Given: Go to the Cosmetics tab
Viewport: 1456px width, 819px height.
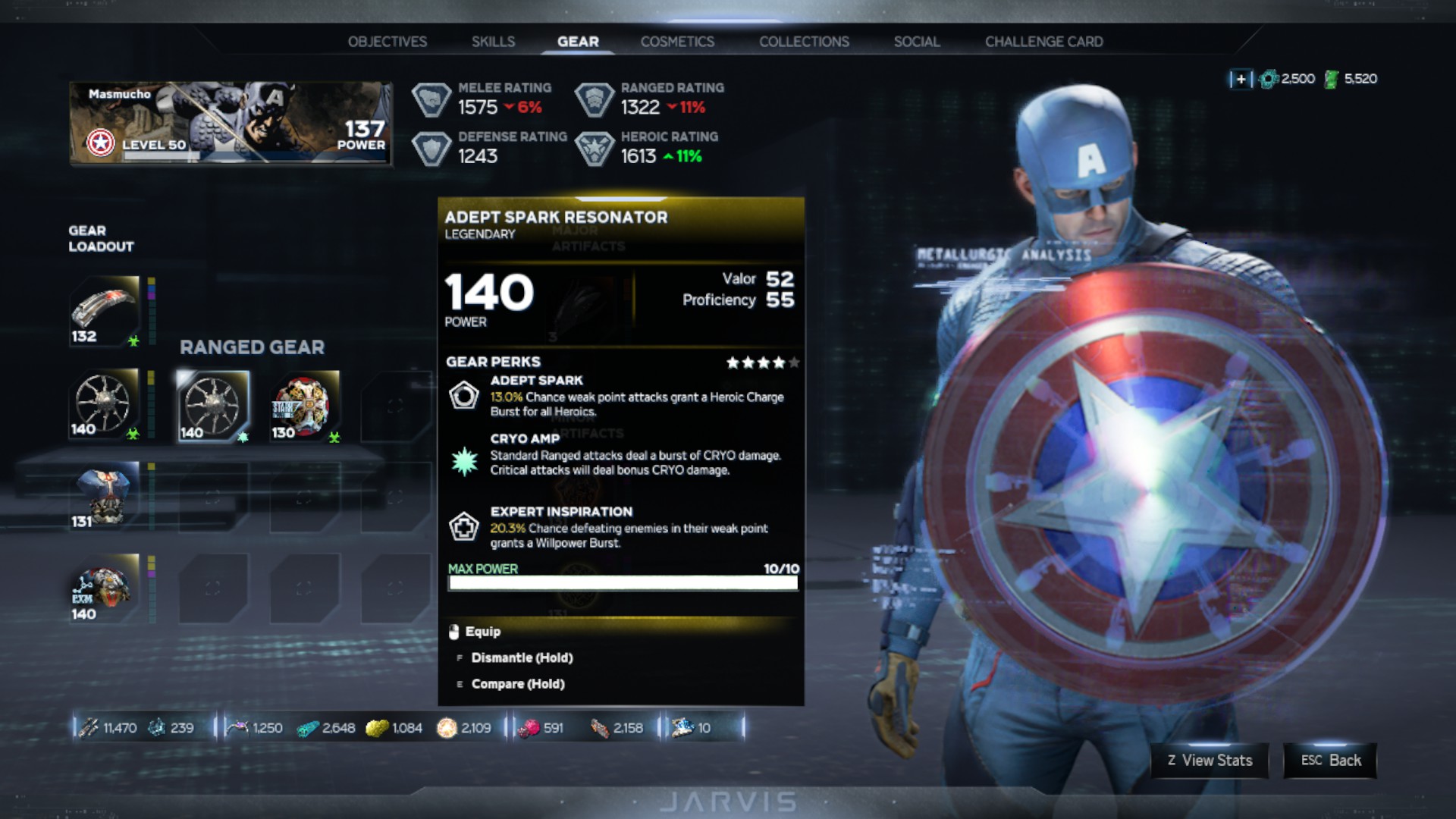Looking at the screenshot, I should pos(677,42).
